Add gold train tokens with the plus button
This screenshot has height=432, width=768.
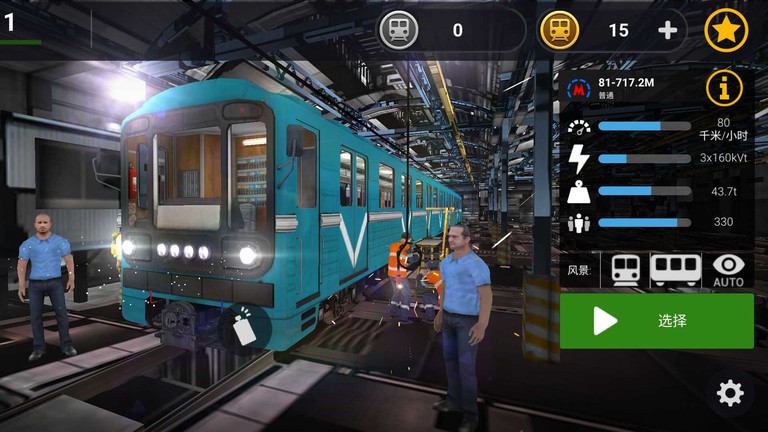pos(667,30)
